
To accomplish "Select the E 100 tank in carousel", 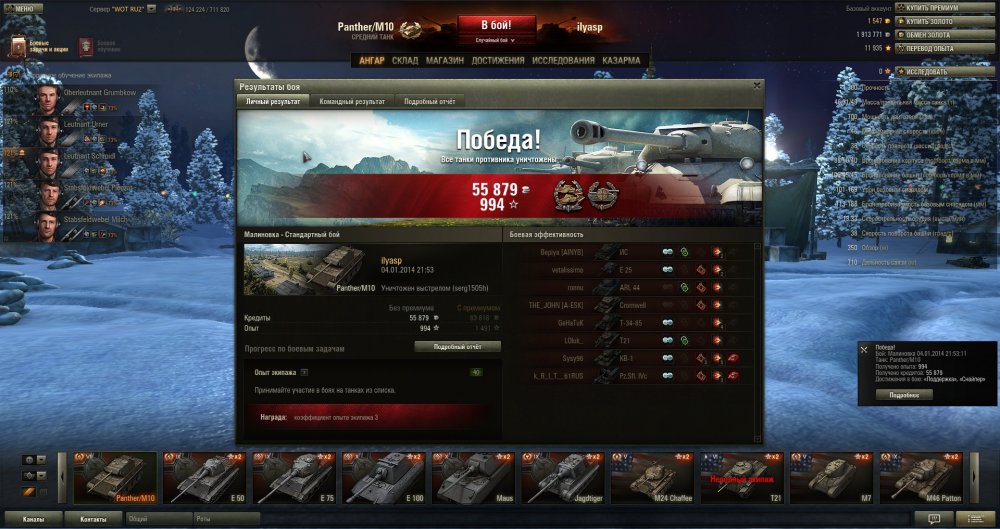I will (383, 477).
